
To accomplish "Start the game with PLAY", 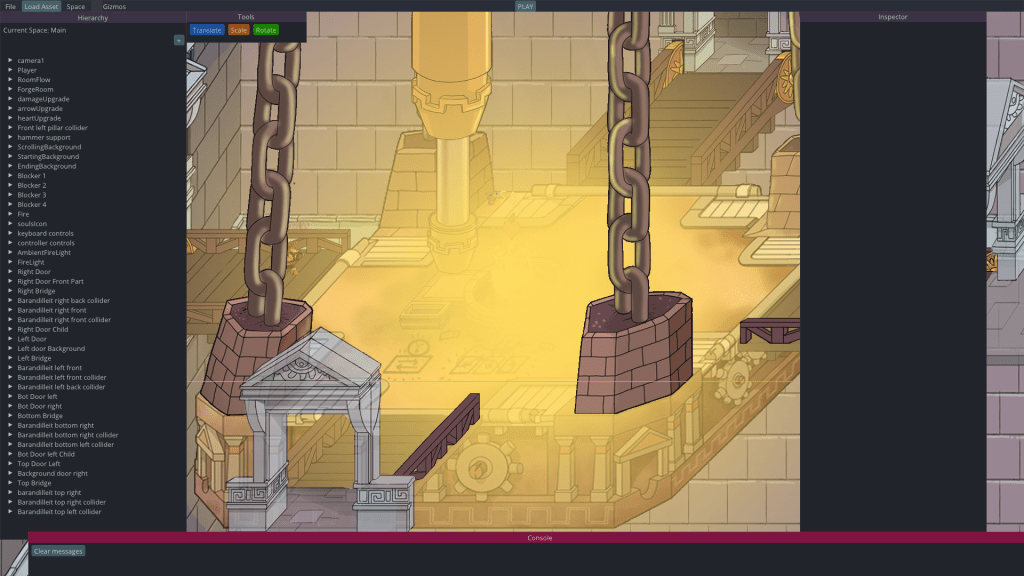I will 525,6.
